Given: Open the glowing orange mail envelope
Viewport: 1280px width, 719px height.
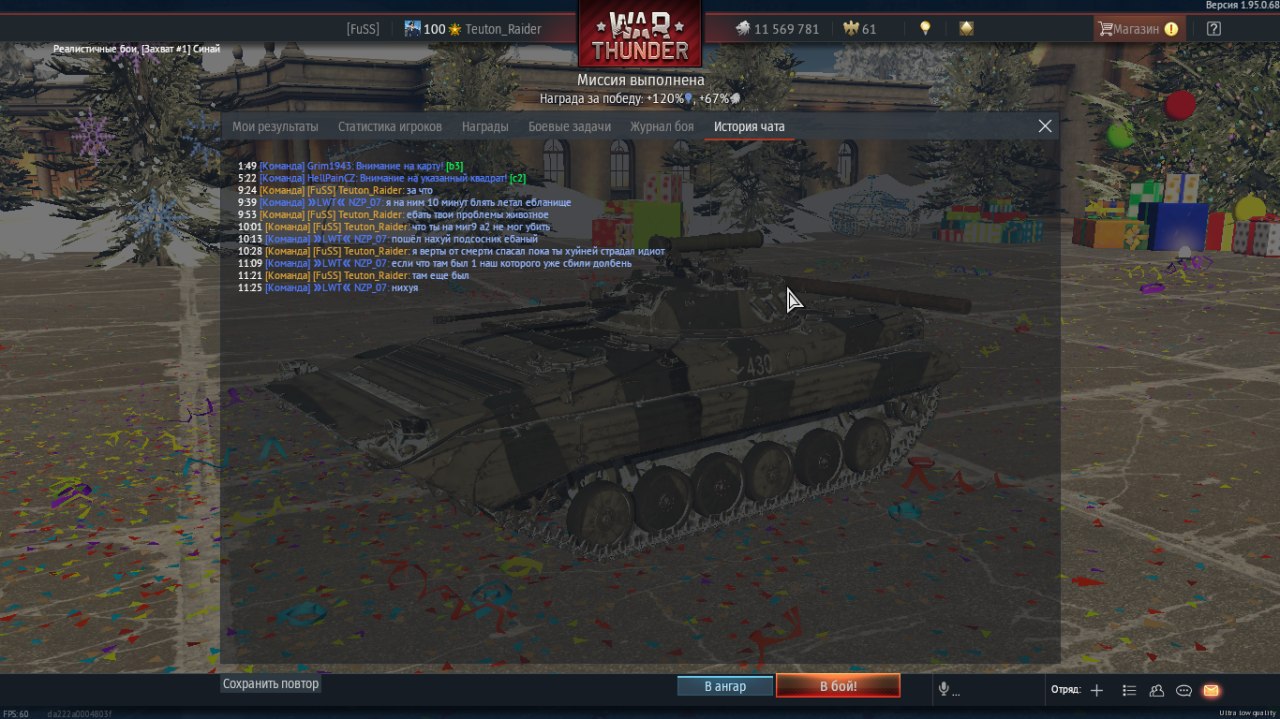Looking at the screenshot, I should tap(1211, 690).
